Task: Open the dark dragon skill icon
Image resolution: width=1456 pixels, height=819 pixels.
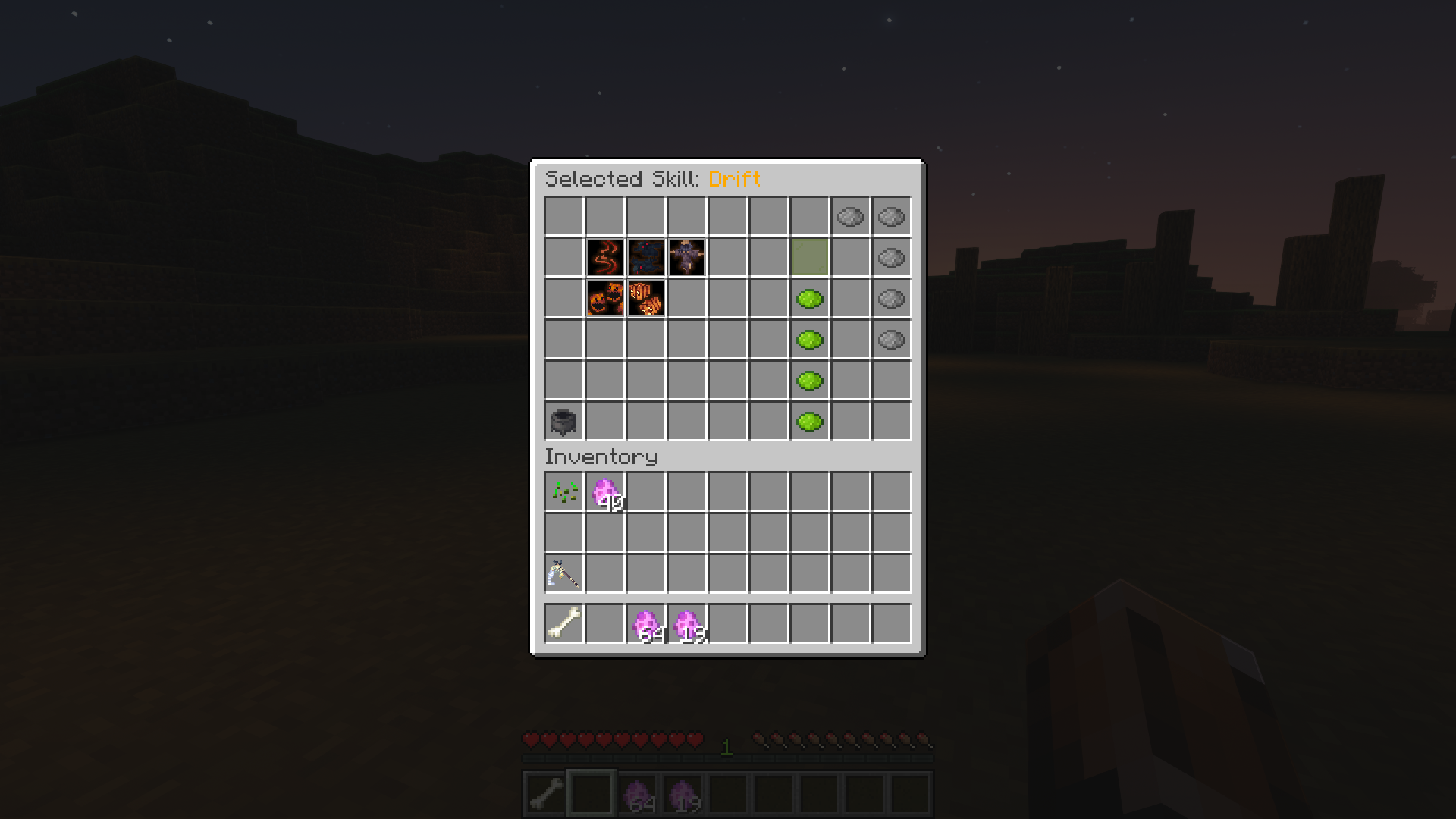Action: (x=645, y=258)
